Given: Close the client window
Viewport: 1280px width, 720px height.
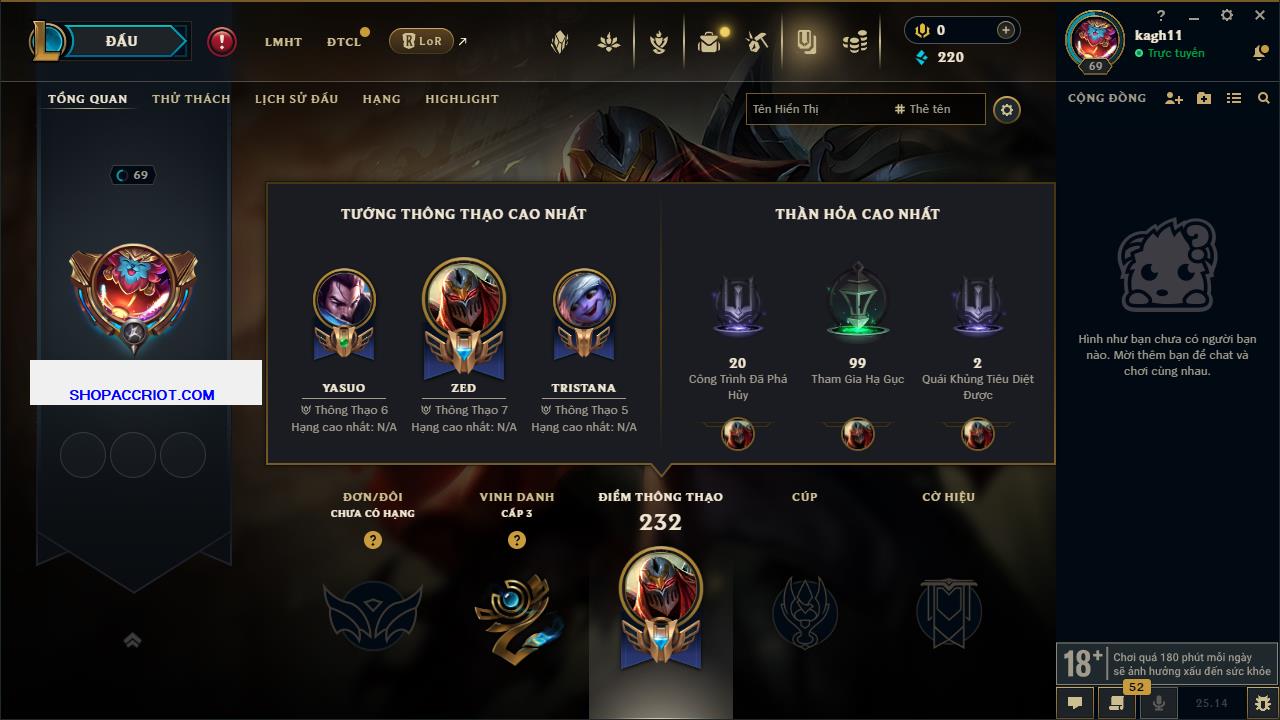Looking at the screenshot, I should click(x=1260, y=15).
